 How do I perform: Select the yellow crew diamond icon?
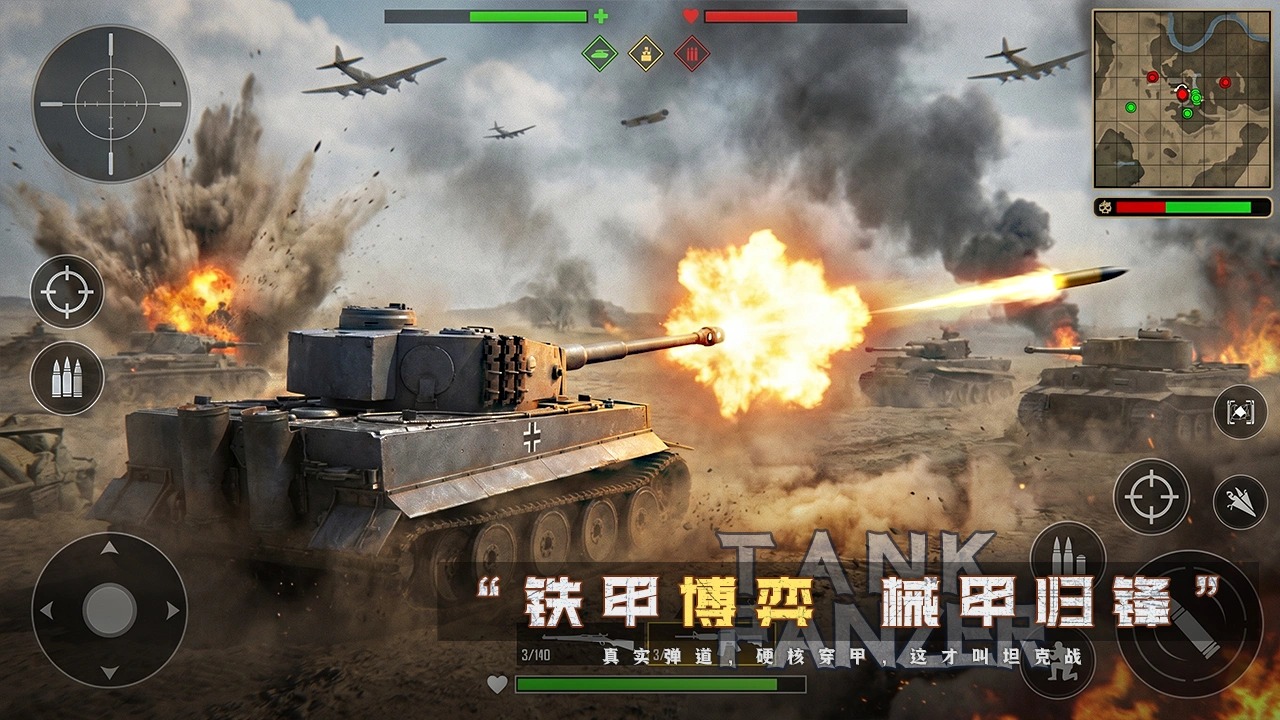coord(646,53)
